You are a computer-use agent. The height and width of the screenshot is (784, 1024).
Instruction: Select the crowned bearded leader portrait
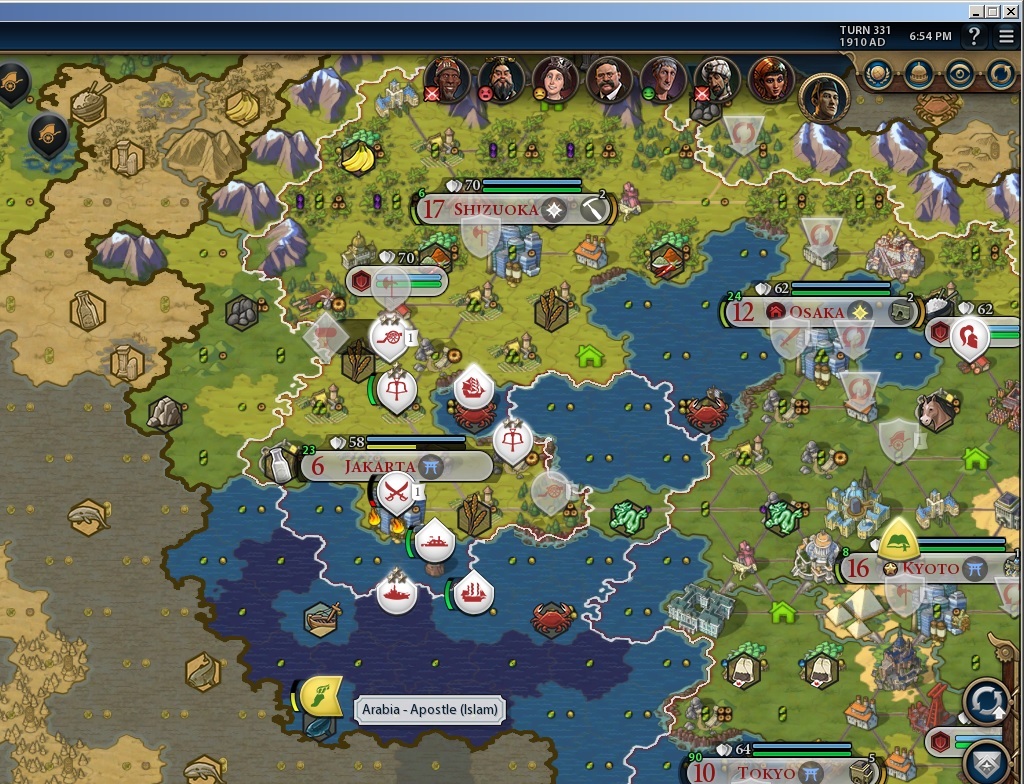pos(500,79)
